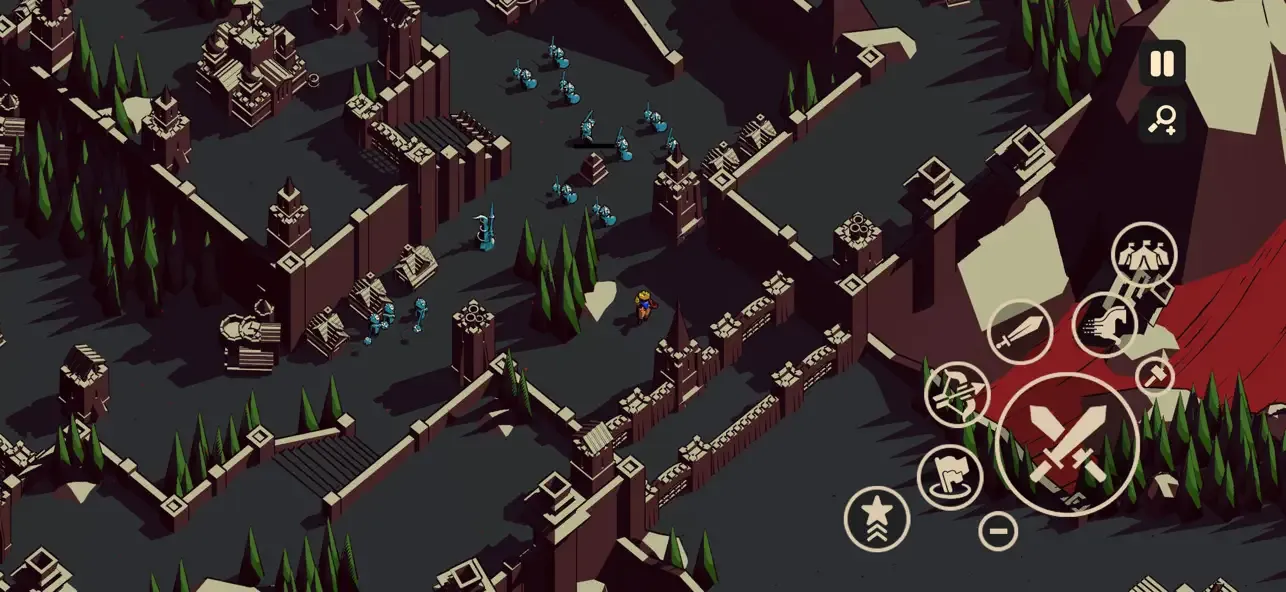This screenshot has height=592, width=1286.
Task: Pause the game
Action: [1162, 64]
